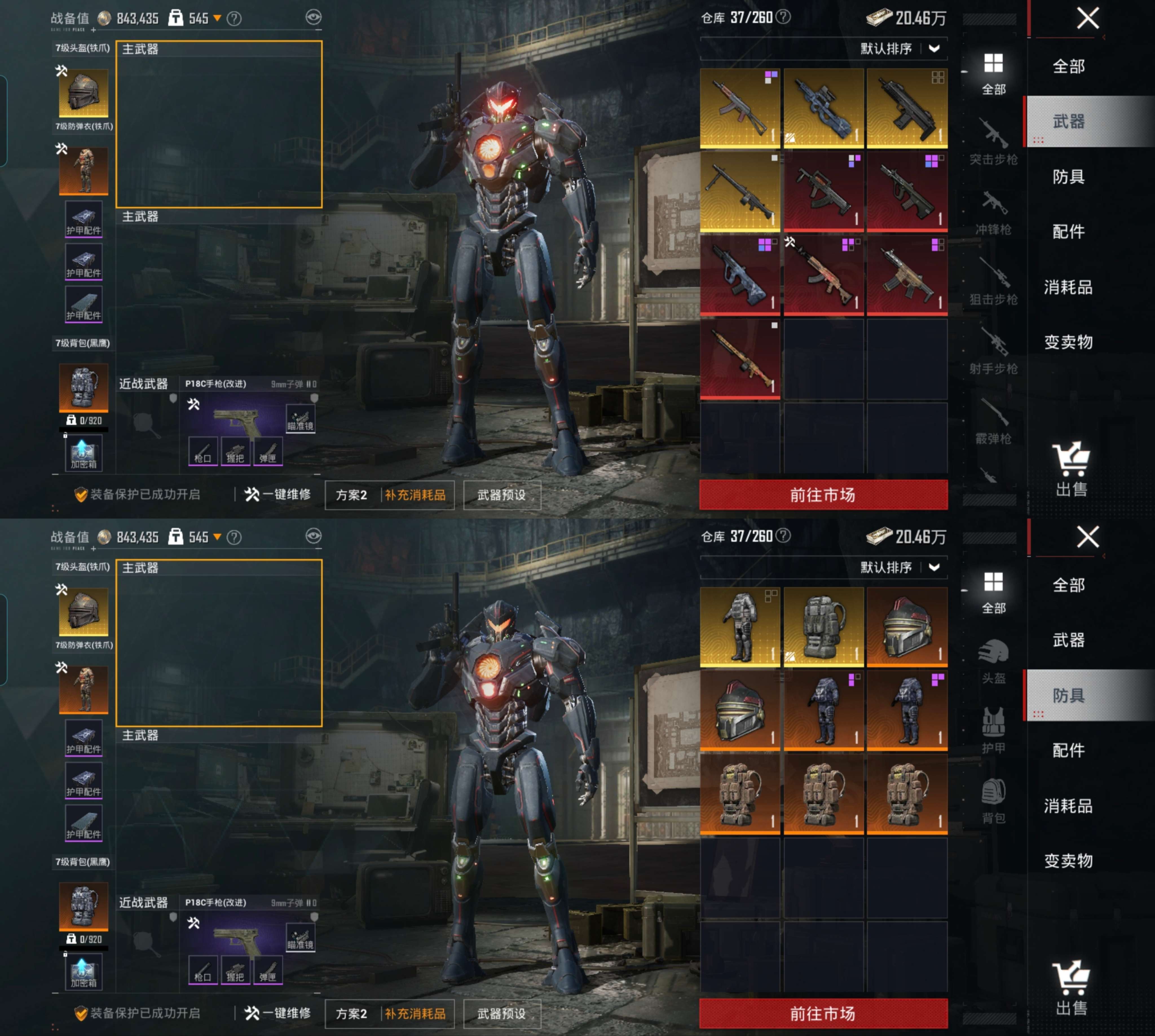Select the 狙击步枪 sniper rifle filter
The height and width of the screenshot is (1036, 1155).
(x=993, y=282)
